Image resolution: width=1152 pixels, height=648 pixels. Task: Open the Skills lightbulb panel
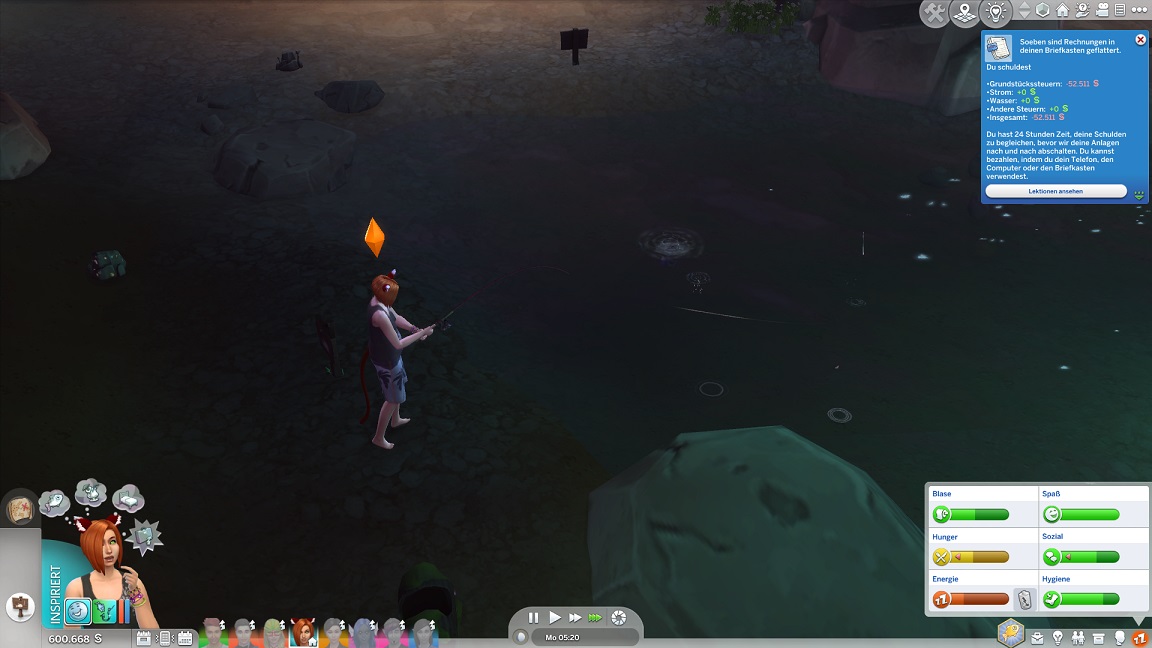click(1058, 638)
